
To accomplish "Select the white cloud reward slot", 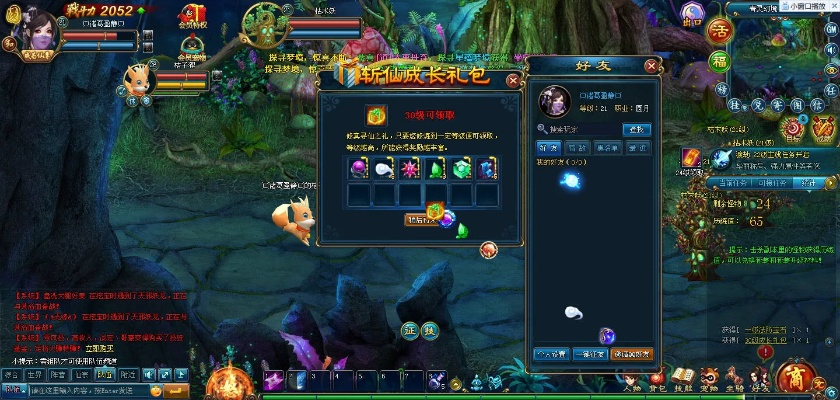I will pos(384,169).
